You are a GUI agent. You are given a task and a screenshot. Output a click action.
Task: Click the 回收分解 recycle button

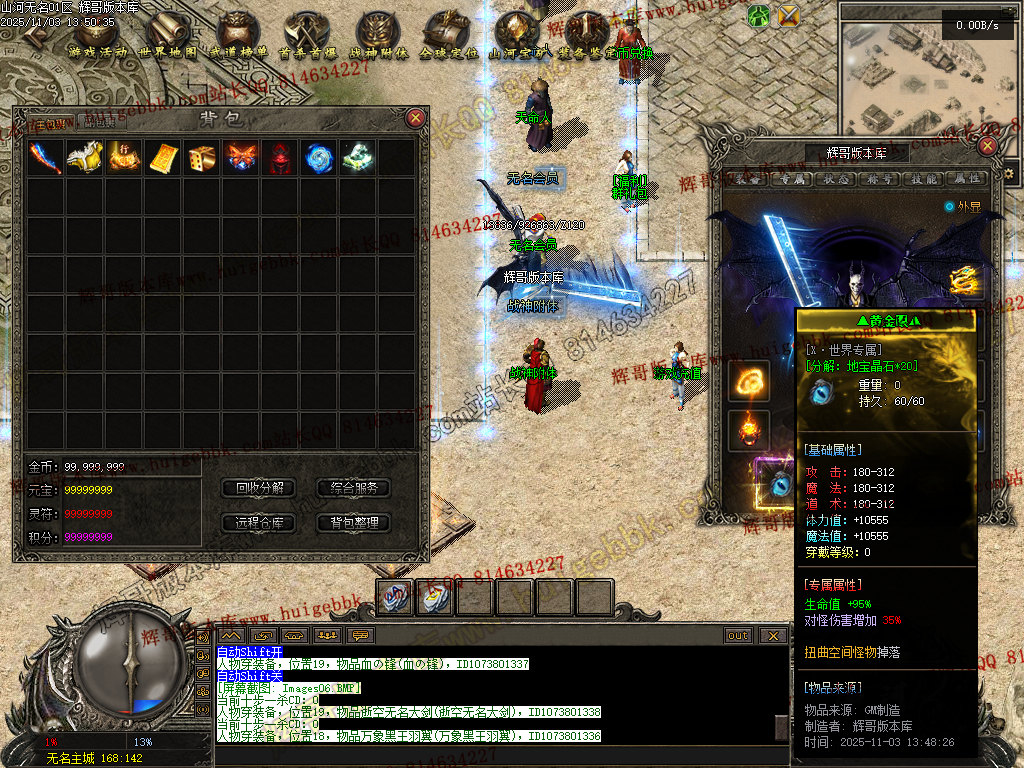(x=259, y=488)
